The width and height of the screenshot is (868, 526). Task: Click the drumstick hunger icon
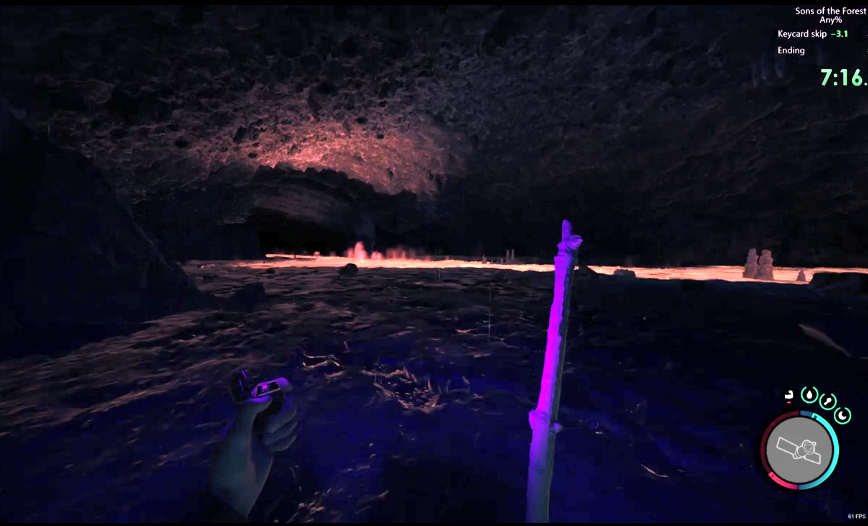[828, 401]
